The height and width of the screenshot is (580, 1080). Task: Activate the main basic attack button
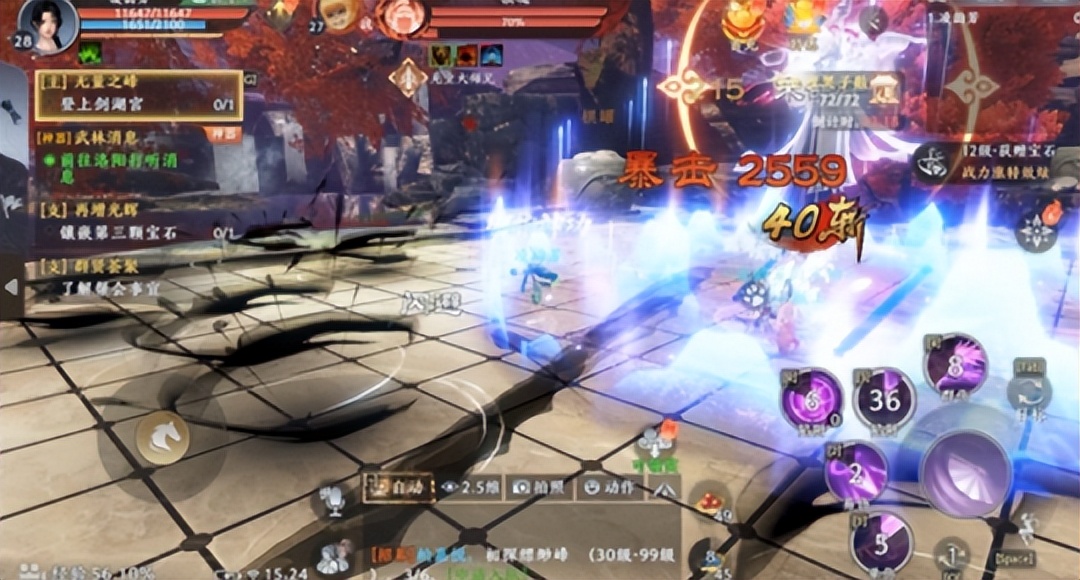pyautogui.click(x=964, y=473)
